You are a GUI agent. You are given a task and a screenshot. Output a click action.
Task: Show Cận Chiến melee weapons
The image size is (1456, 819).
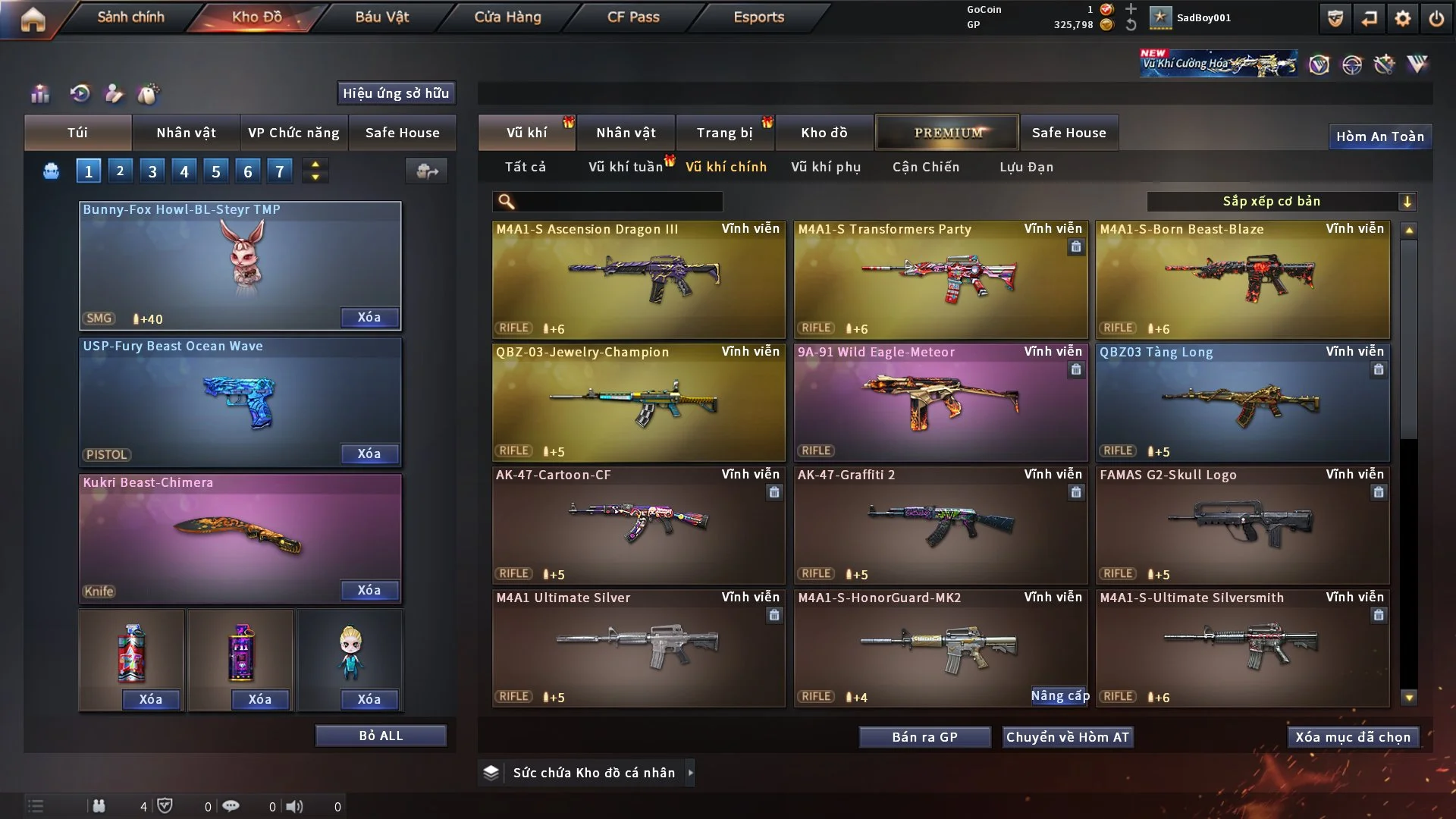pyautogui.click(x=925, y=167)
